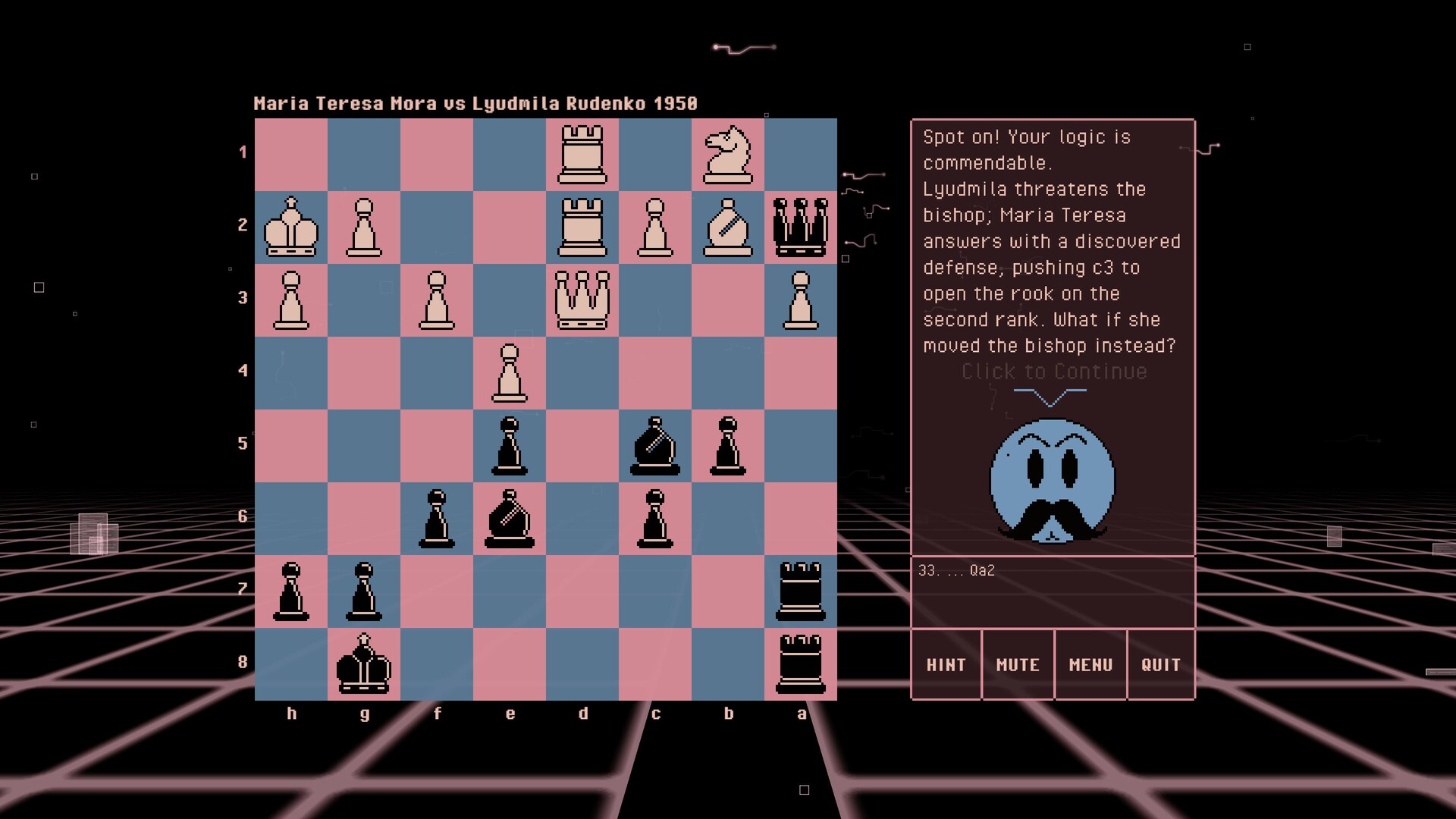Select the white king on h2
Viewport: 1456px width, 819px height.
pos(292,227)
